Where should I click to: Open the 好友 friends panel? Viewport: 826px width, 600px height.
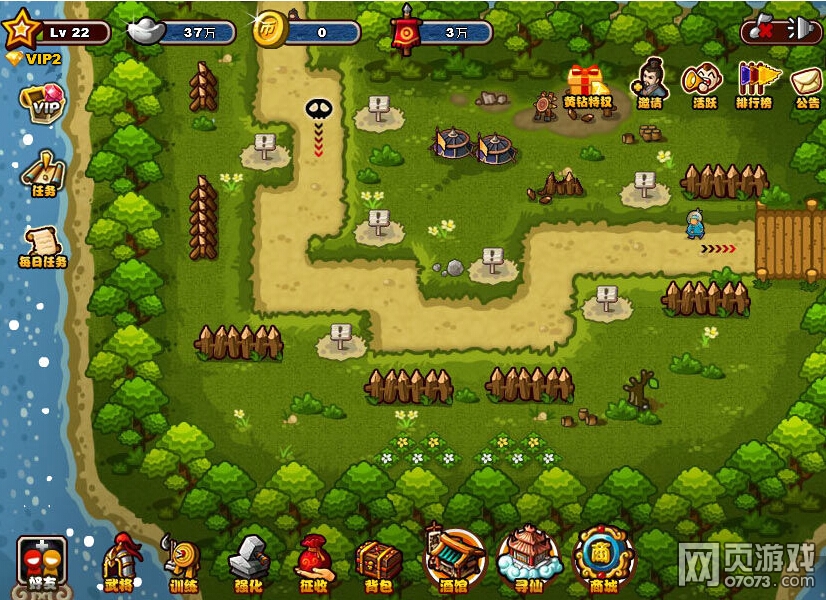(42, 562)
